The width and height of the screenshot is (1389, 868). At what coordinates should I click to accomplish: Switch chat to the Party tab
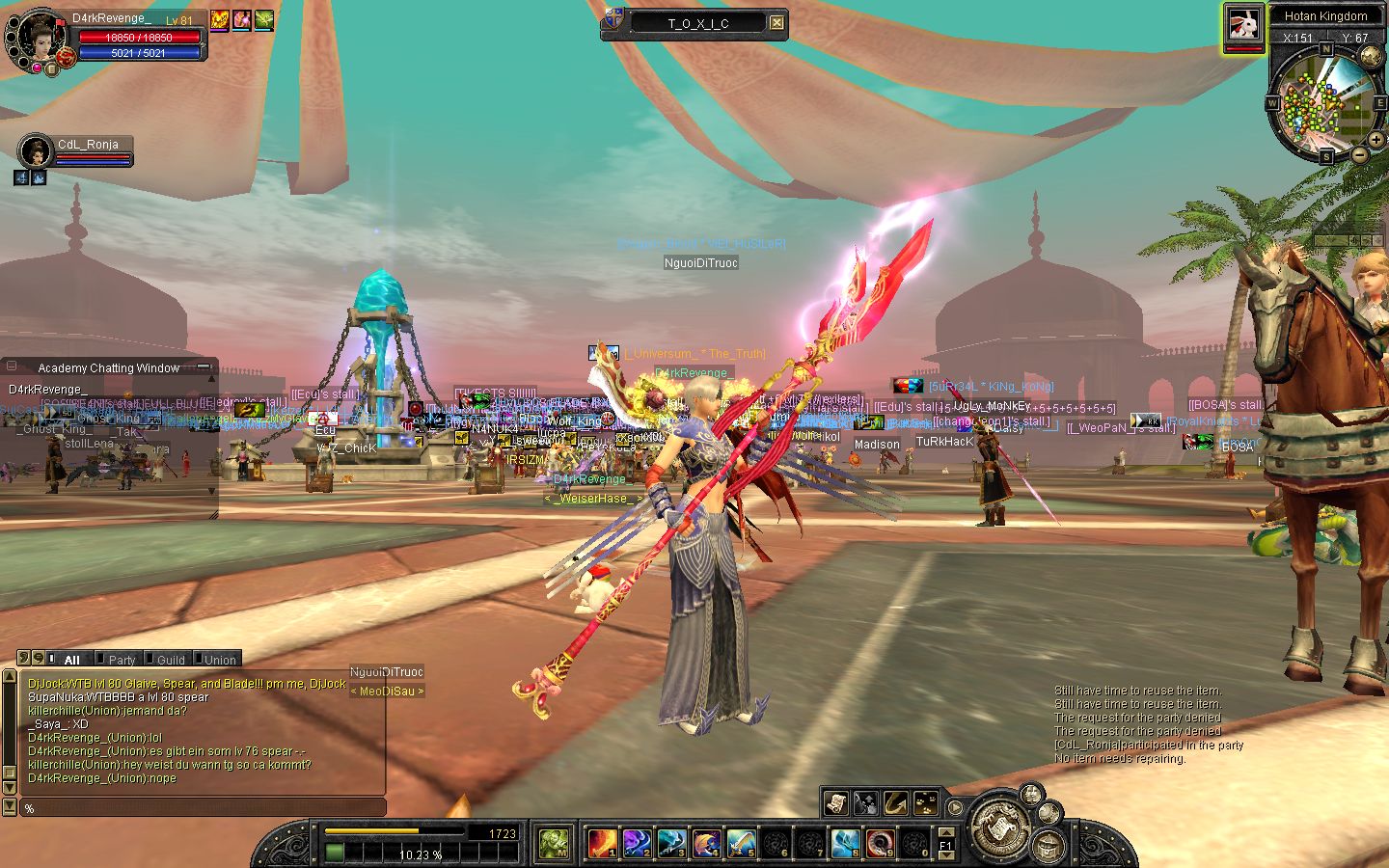click(122, 660)
